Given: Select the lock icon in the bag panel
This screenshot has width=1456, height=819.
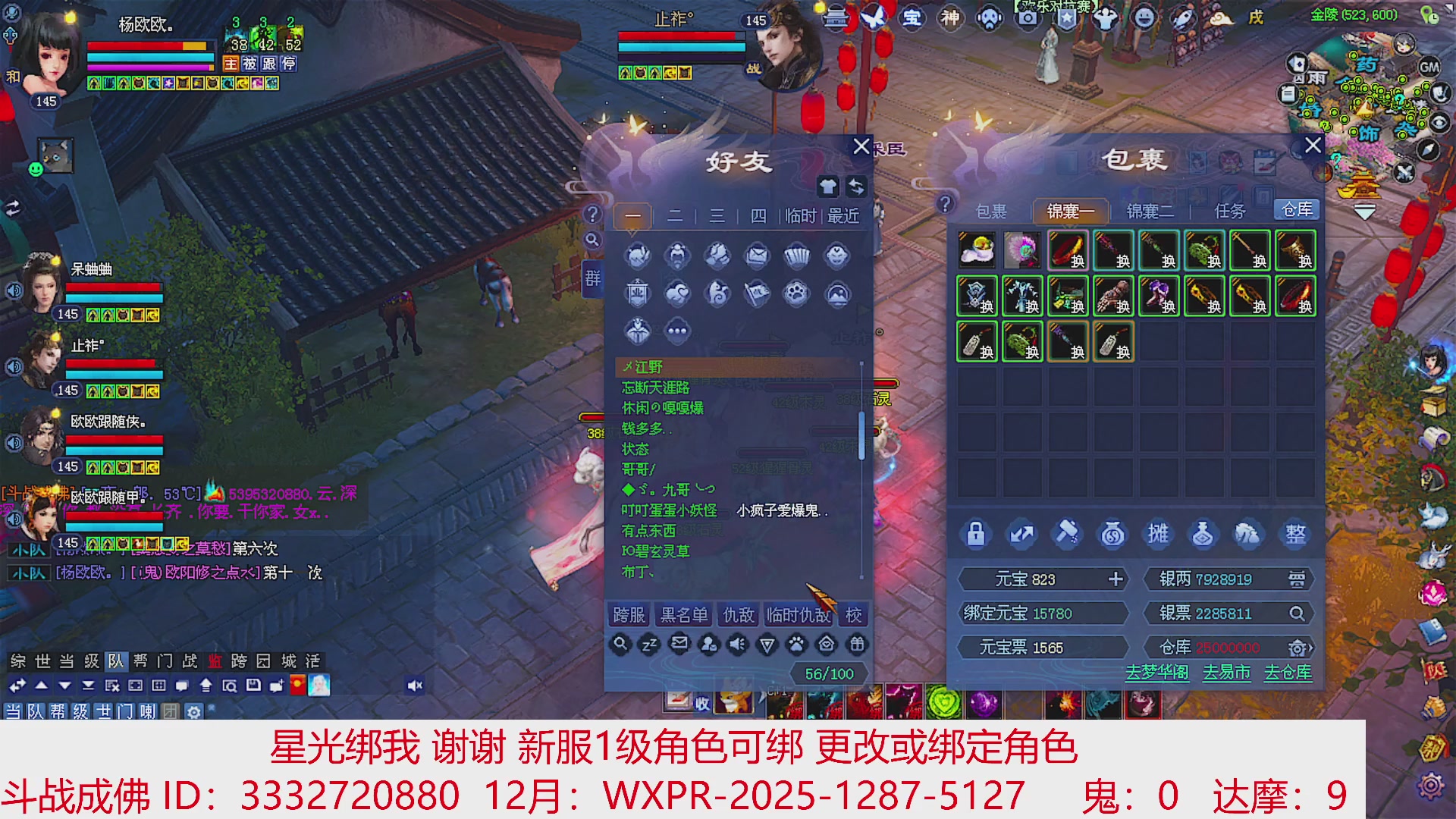Looking at the screenshot, I should [977, 533].
